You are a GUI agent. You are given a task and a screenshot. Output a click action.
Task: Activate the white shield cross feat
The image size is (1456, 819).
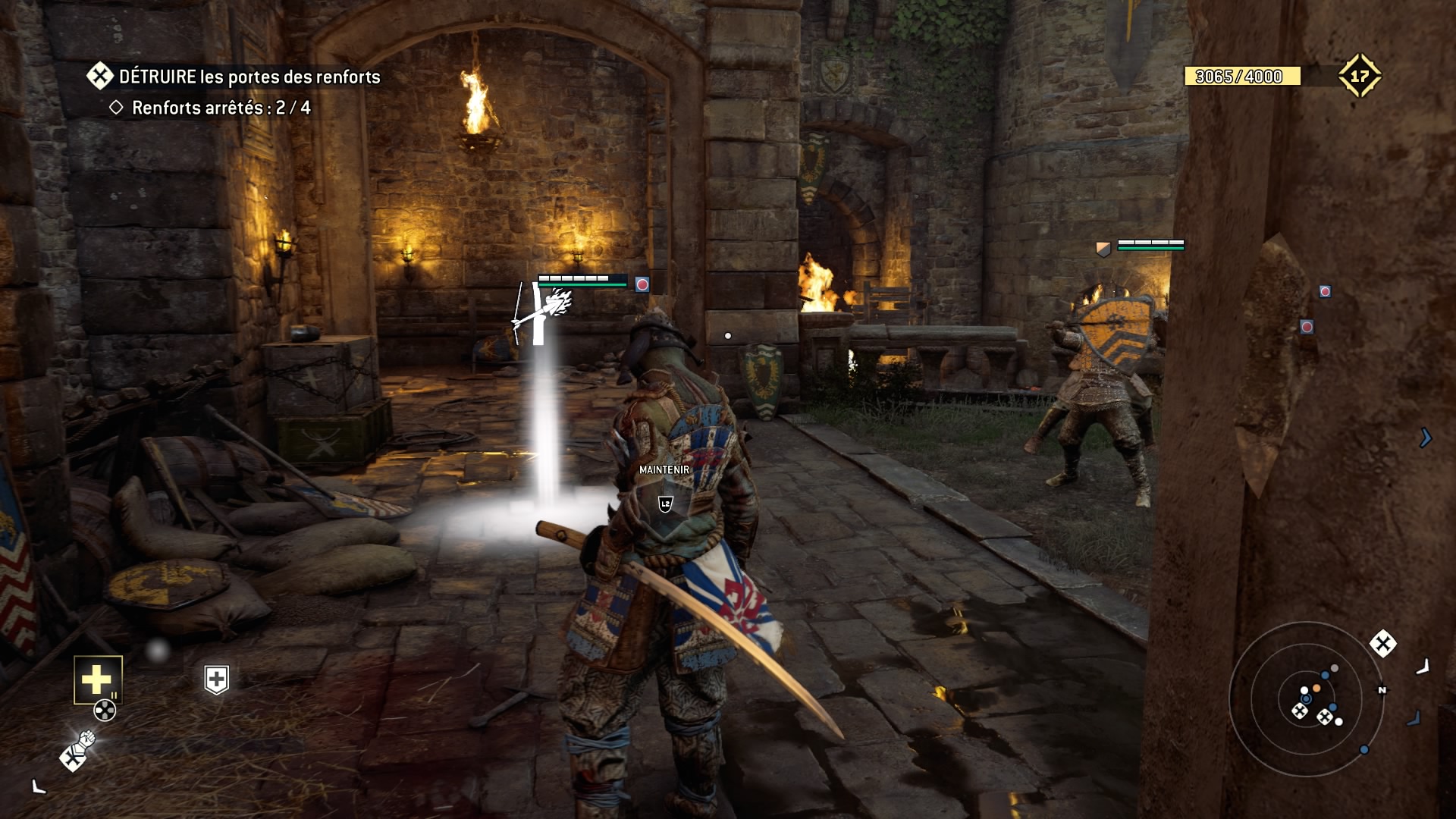click(x=217, y=679)
